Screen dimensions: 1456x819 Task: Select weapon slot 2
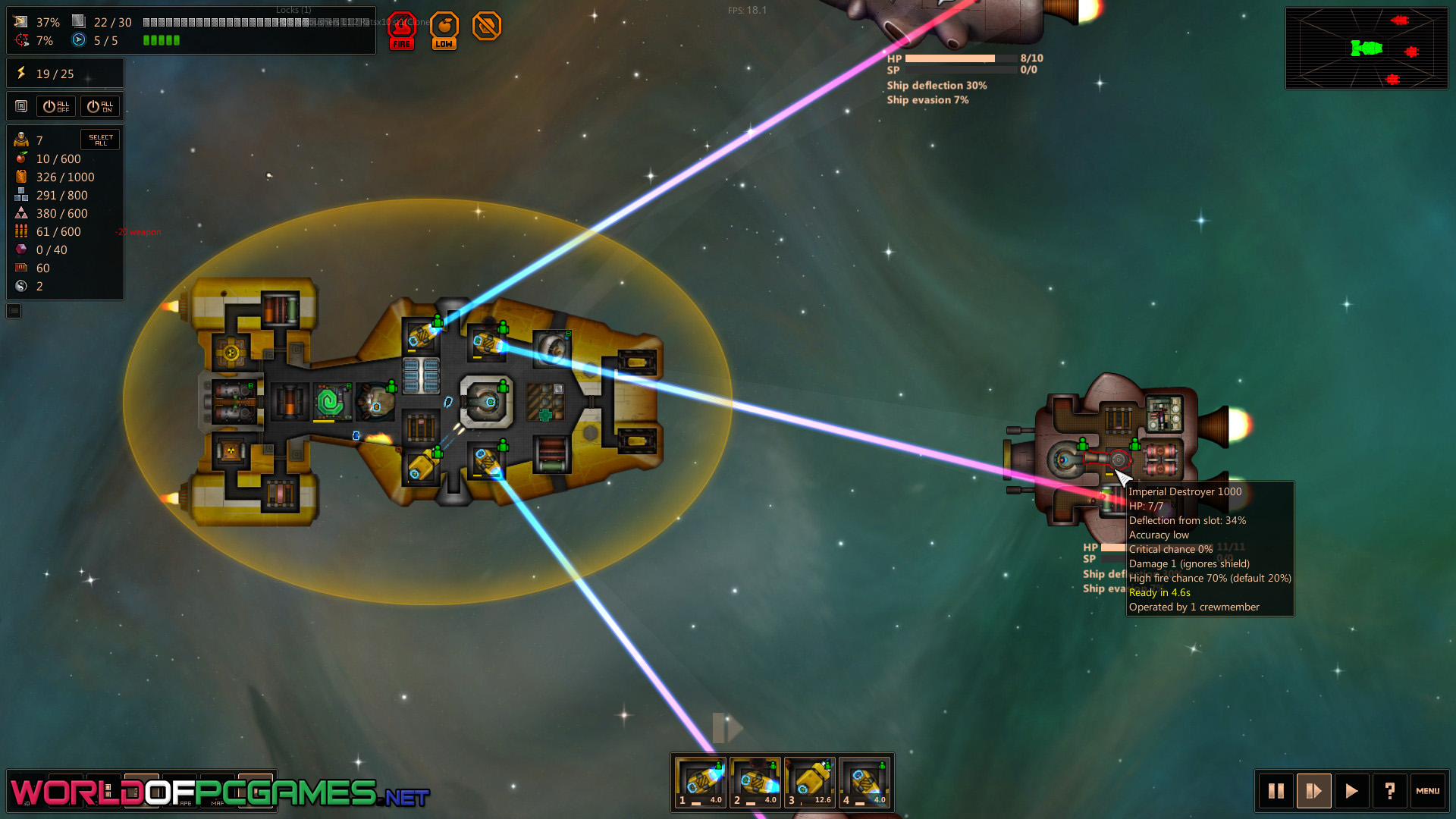755,783
